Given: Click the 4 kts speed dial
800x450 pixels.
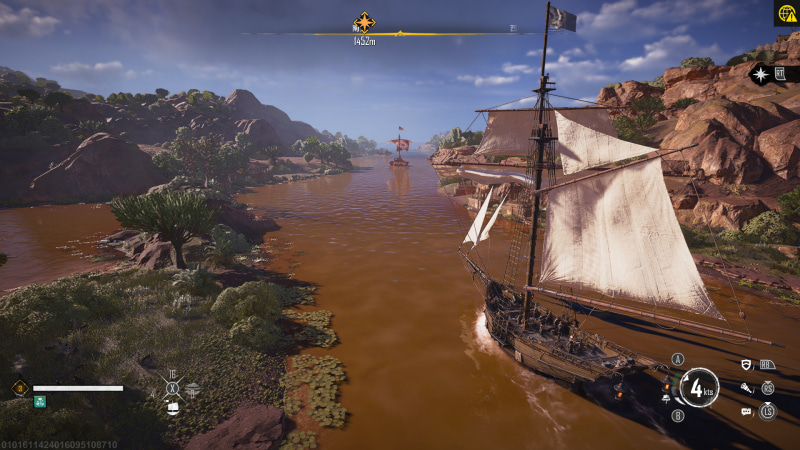Looking at the screenshot, I should click(x=698, y=387).
